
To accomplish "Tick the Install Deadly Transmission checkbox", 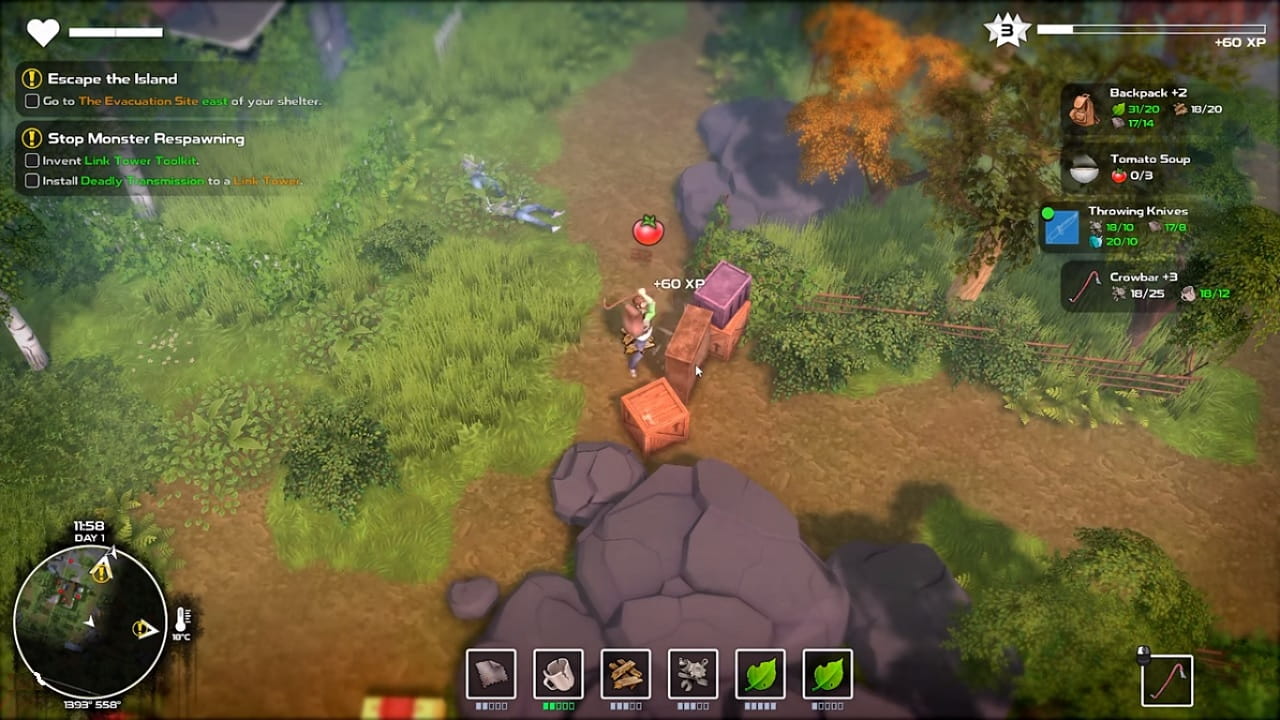I will pos(32,181).
